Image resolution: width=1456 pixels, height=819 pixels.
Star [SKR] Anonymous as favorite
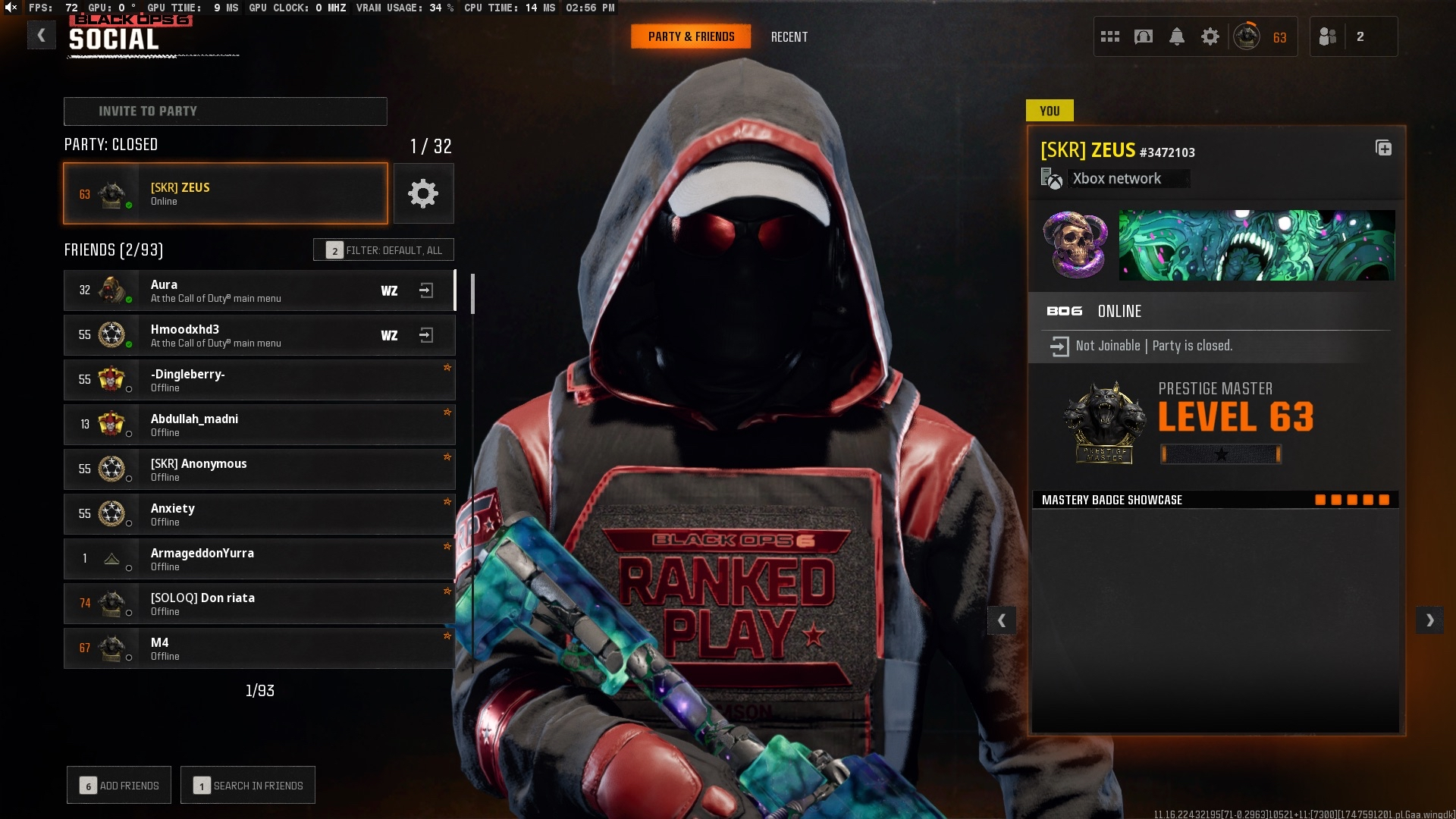[x=448, y=457]
